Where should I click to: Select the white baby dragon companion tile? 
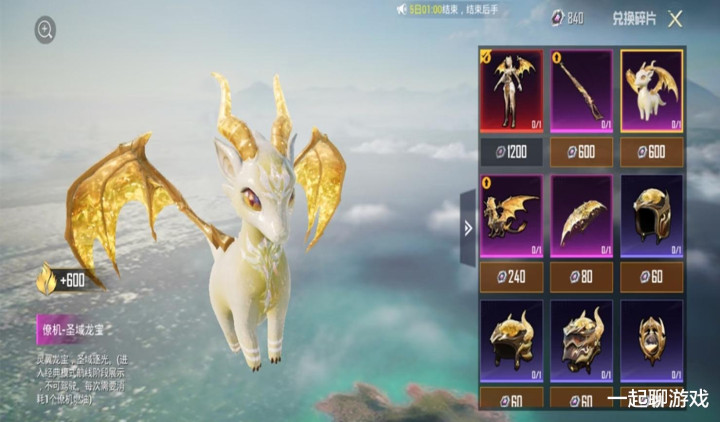coord(651,92)
